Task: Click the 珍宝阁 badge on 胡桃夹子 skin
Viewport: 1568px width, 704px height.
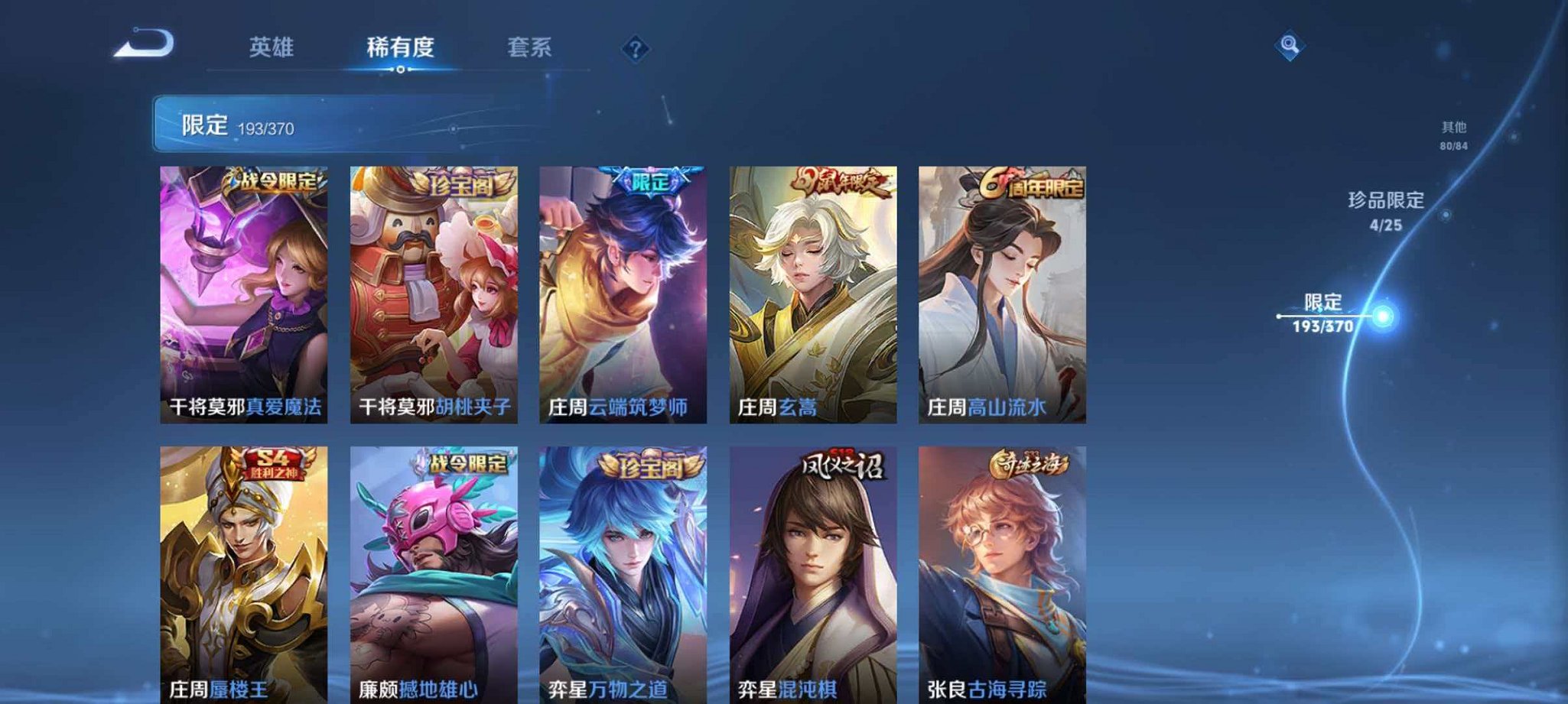Action: click(459, 182)
